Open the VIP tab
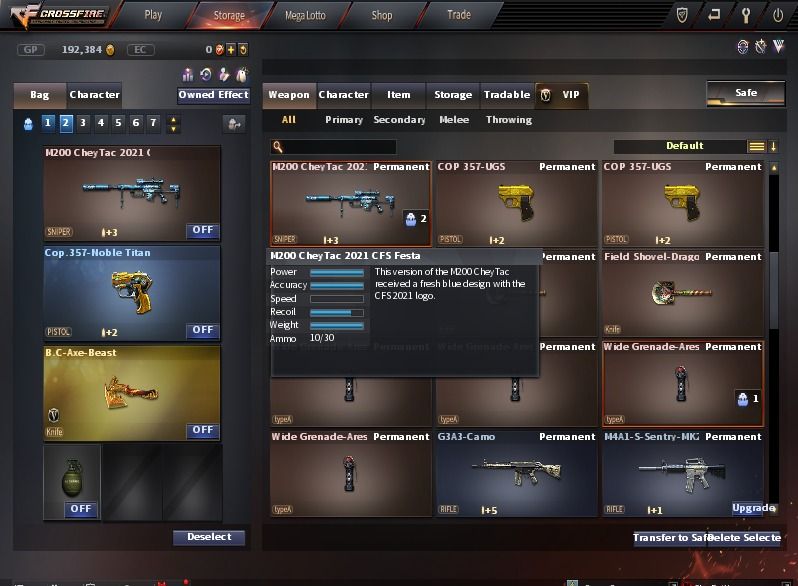 (x=562, y=95)
